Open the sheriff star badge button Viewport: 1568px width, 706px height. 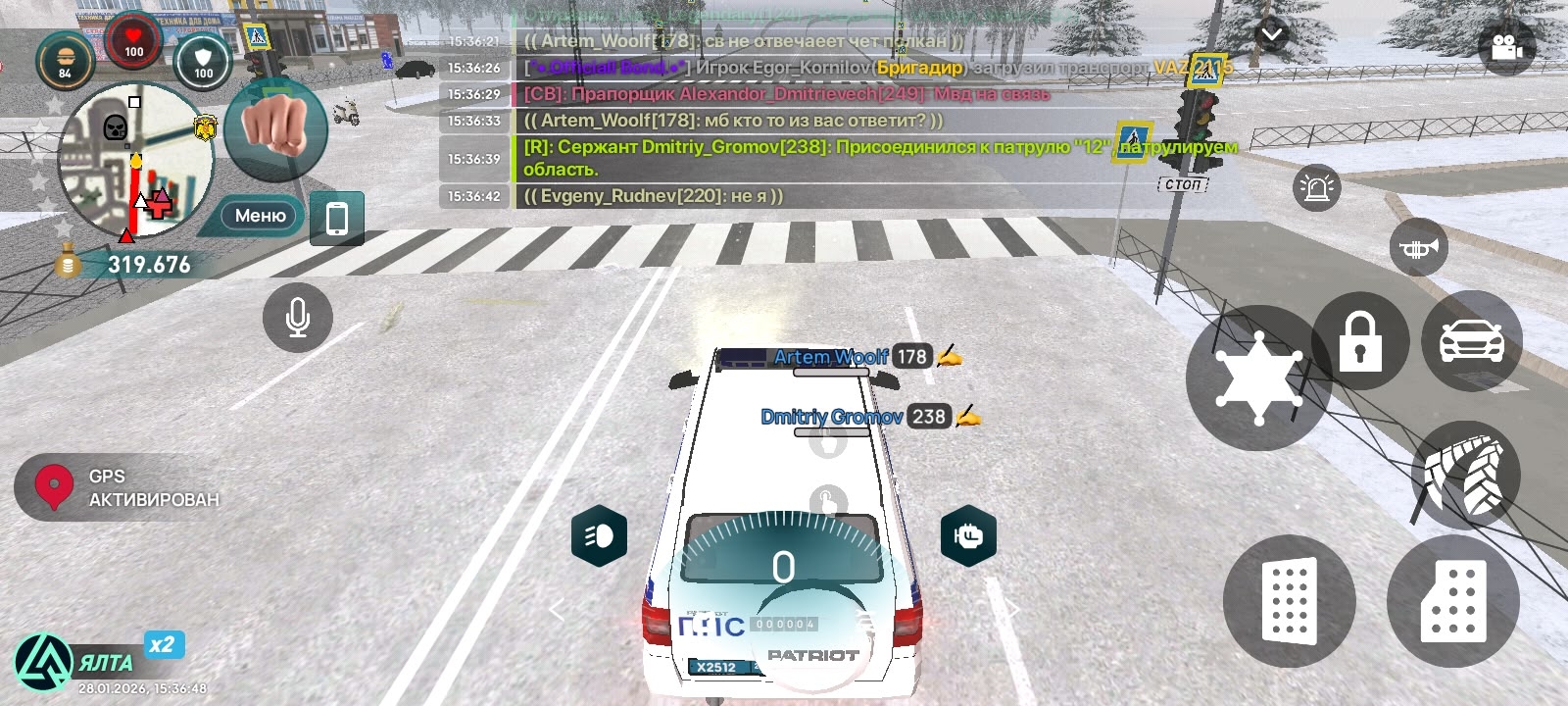pos(1258,378)
